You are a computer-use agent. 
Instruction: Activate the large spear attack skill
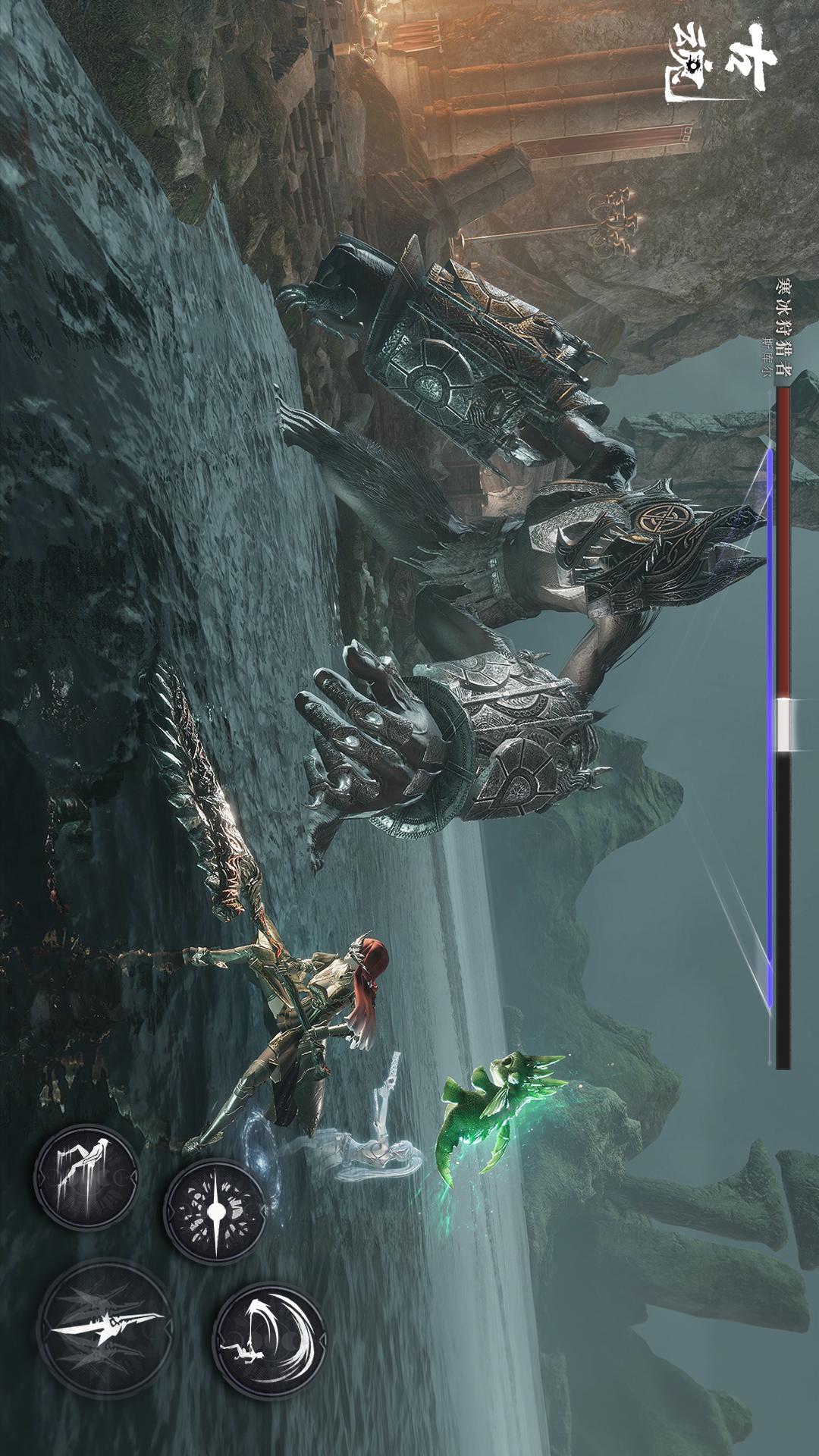[x=103, y=1326]
